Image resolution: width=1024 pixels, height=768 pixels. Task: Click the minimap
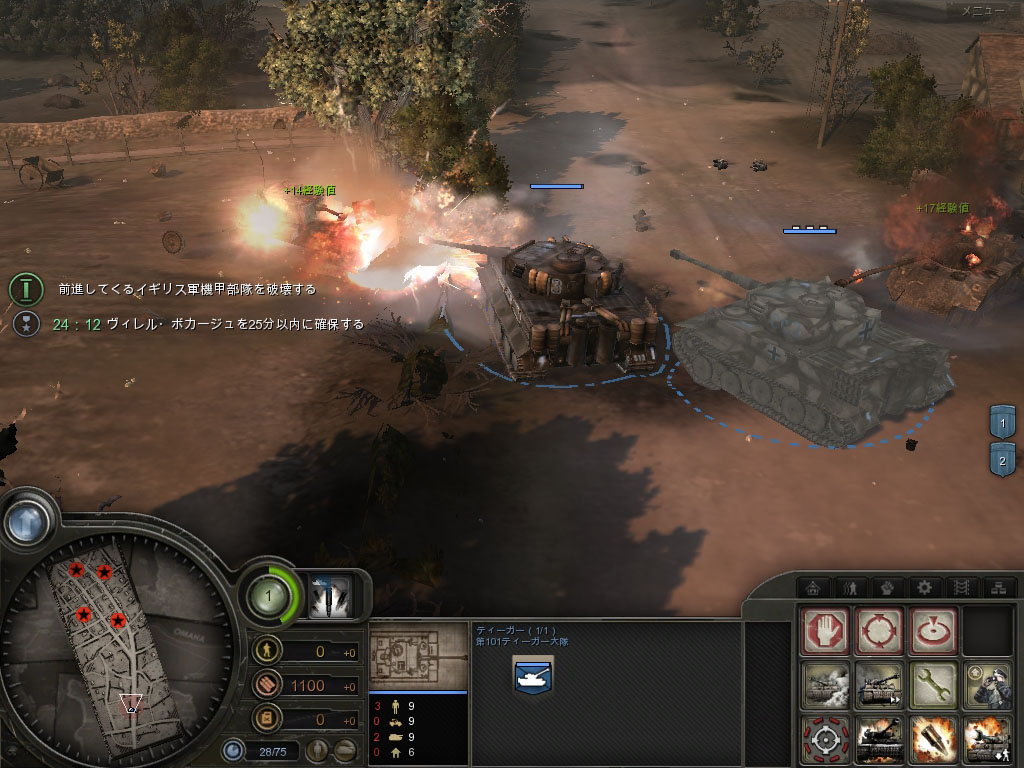point(118,640)
